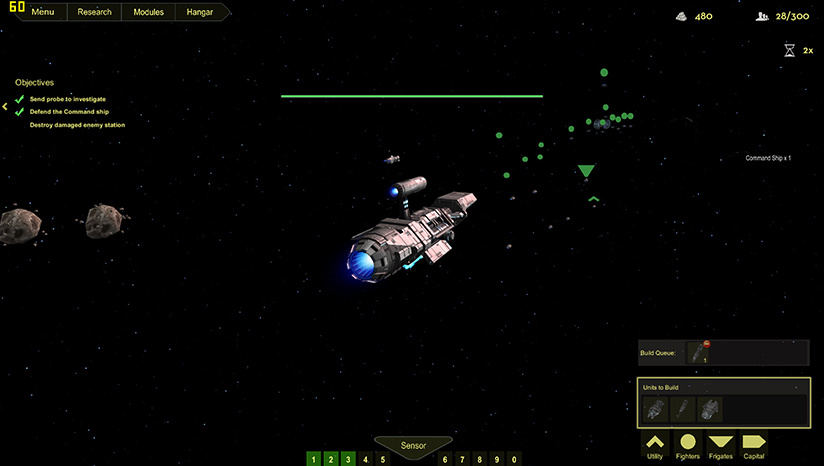Viewport: 824px width, 466px height.
Task: Select control group 1
Action: (x=314, y=459)
